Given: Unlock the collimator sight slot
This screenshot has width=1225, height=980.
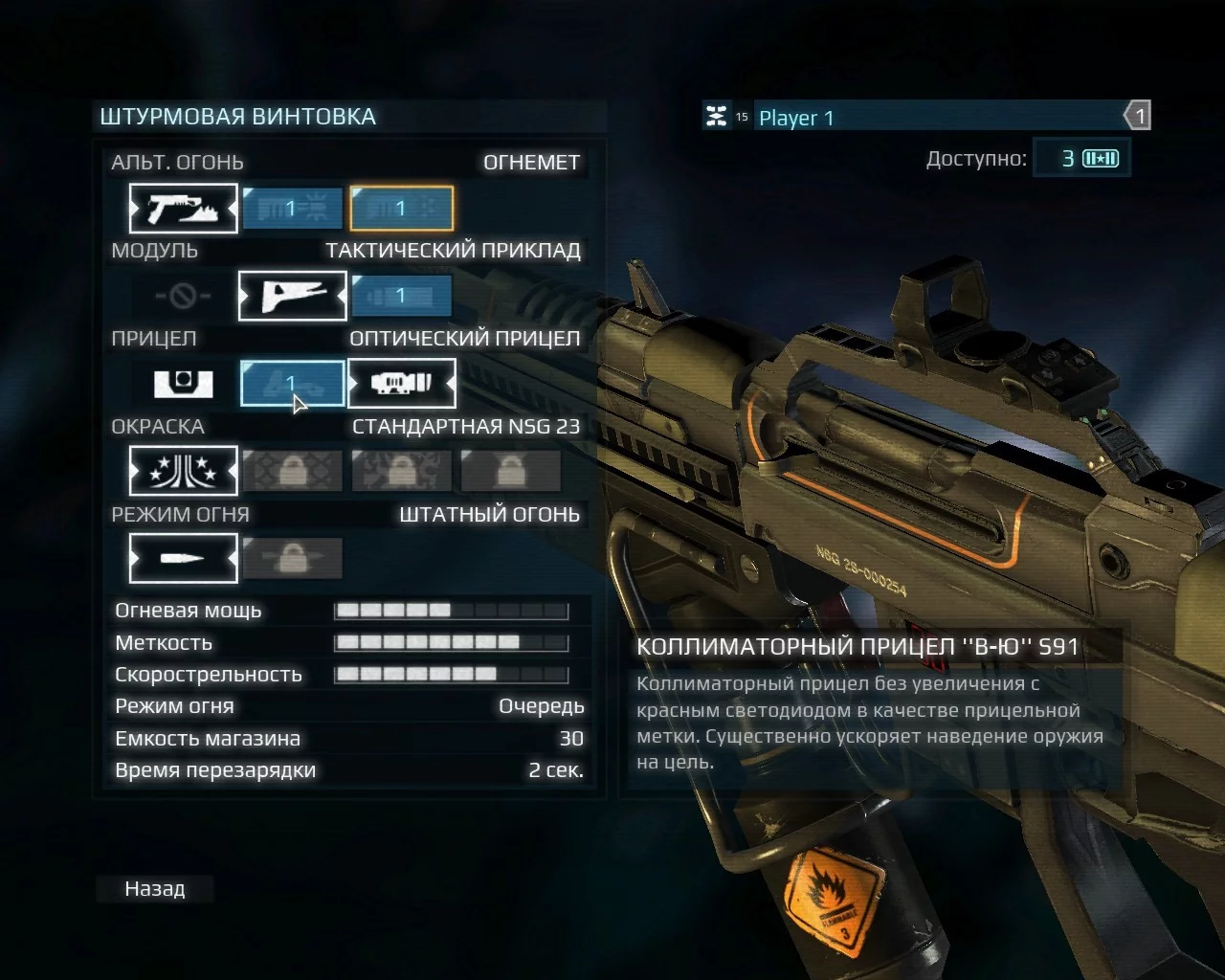Looking at the screenshot, I should (x=292, y=384).
